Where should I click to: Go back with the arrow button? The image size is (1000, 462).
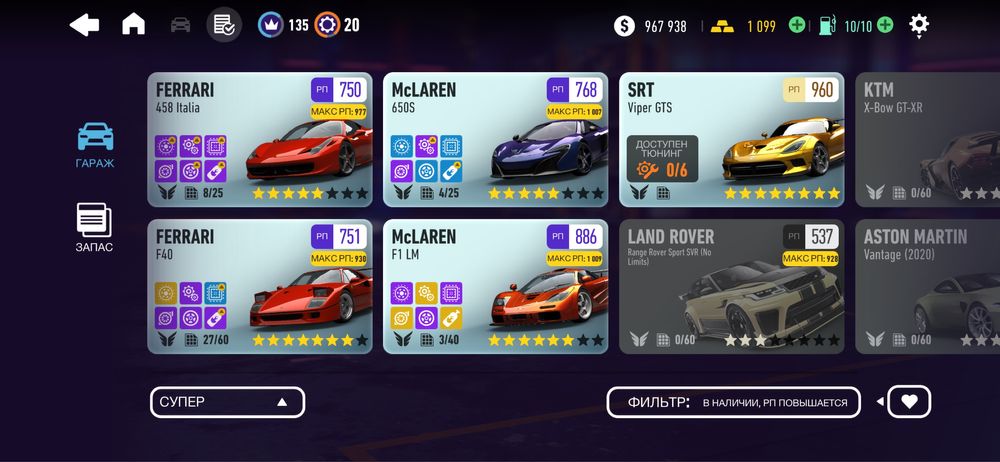point(85,25)
